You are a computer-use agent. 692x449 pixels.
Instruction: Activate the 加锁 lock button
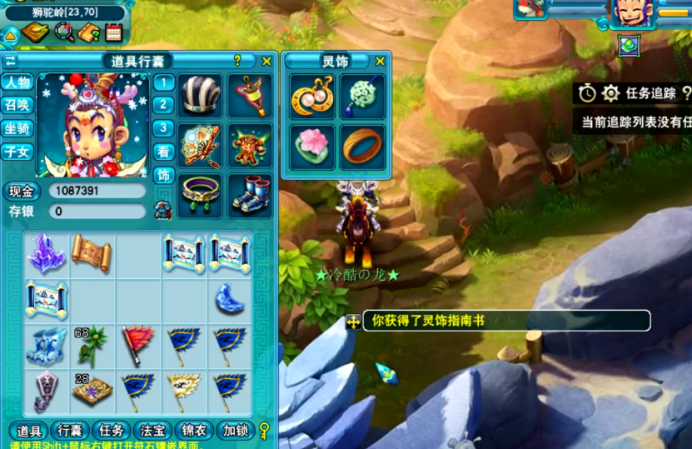pos(237,431)
